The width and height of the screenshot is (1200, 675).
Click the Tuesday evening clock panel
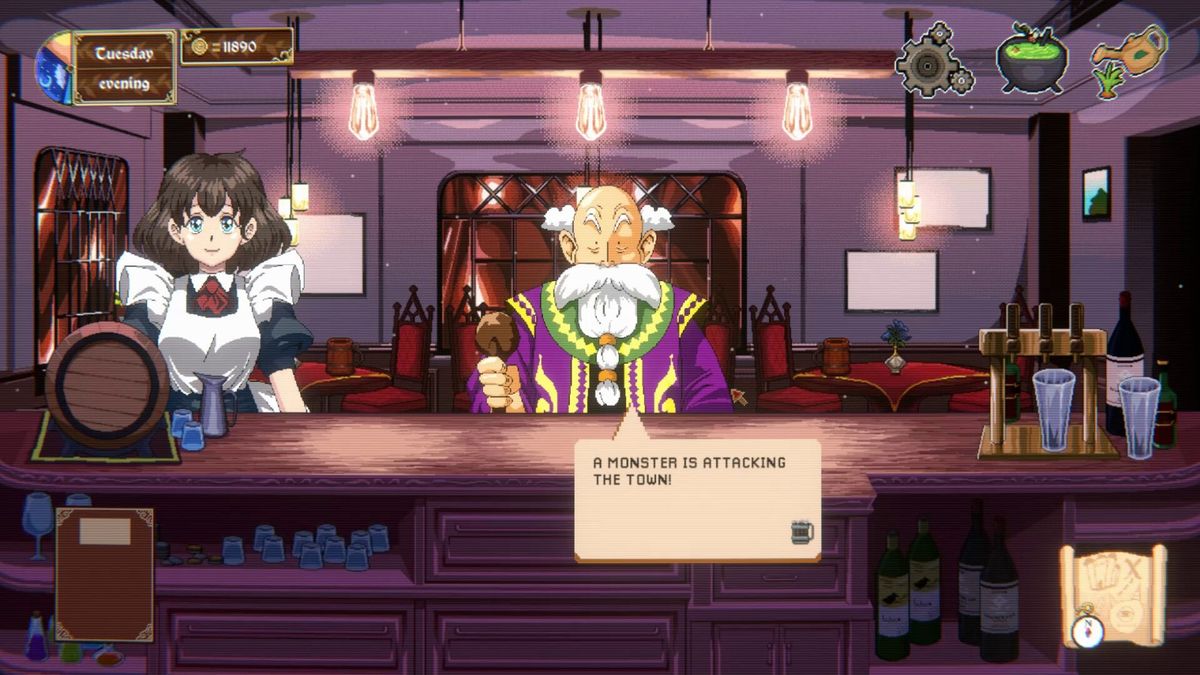(x=122, y=67)
